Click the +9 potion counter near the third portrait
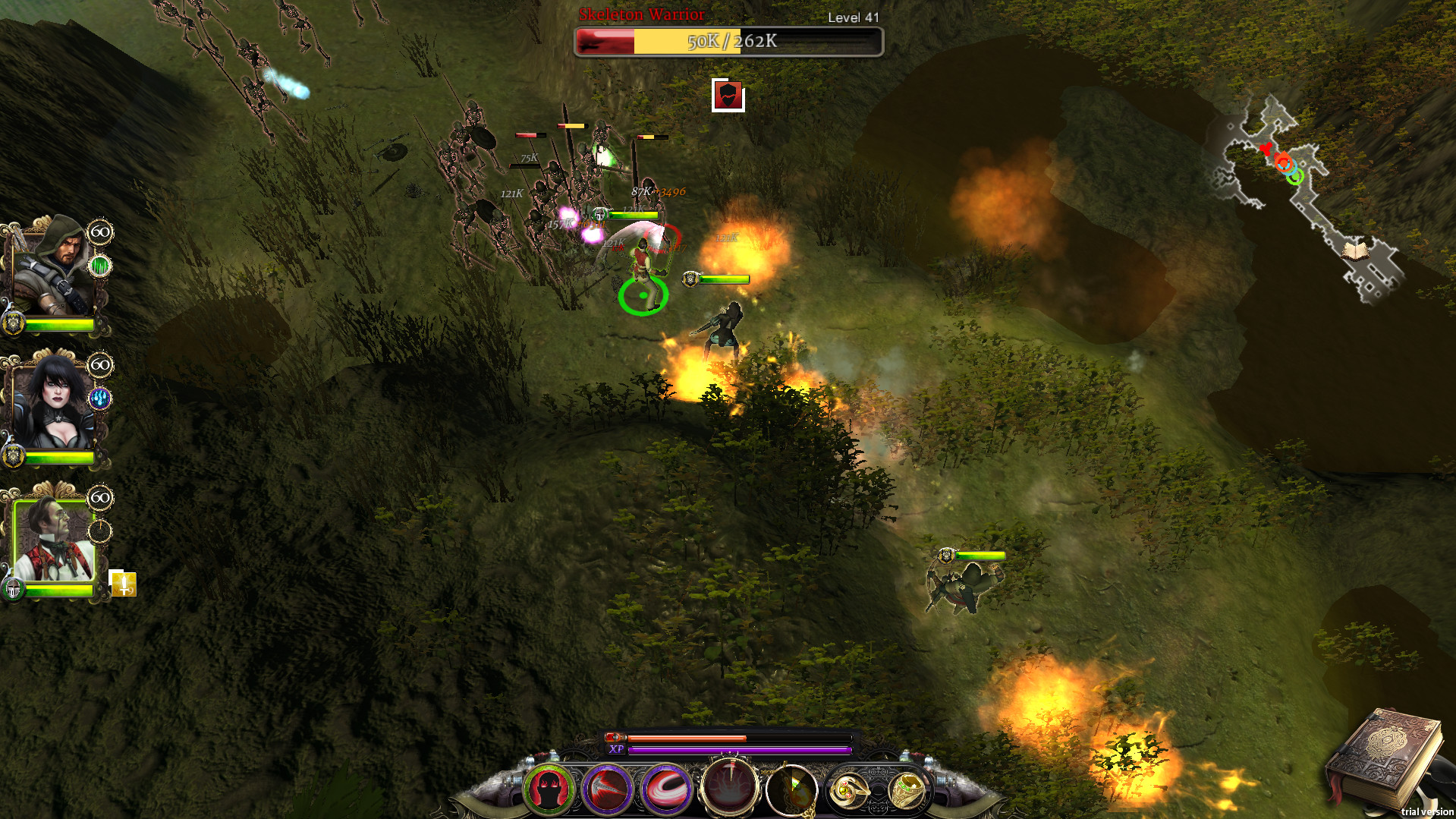This screenshot has width=1456, height=819. click(x=124, y=585)
